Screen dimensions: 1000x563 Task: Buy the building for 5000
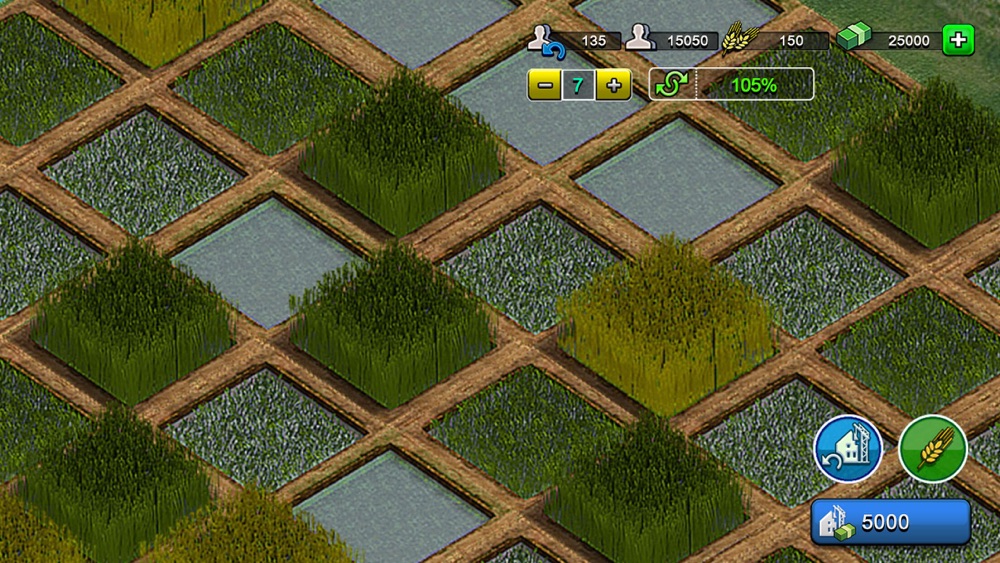[x=890, y=522]
